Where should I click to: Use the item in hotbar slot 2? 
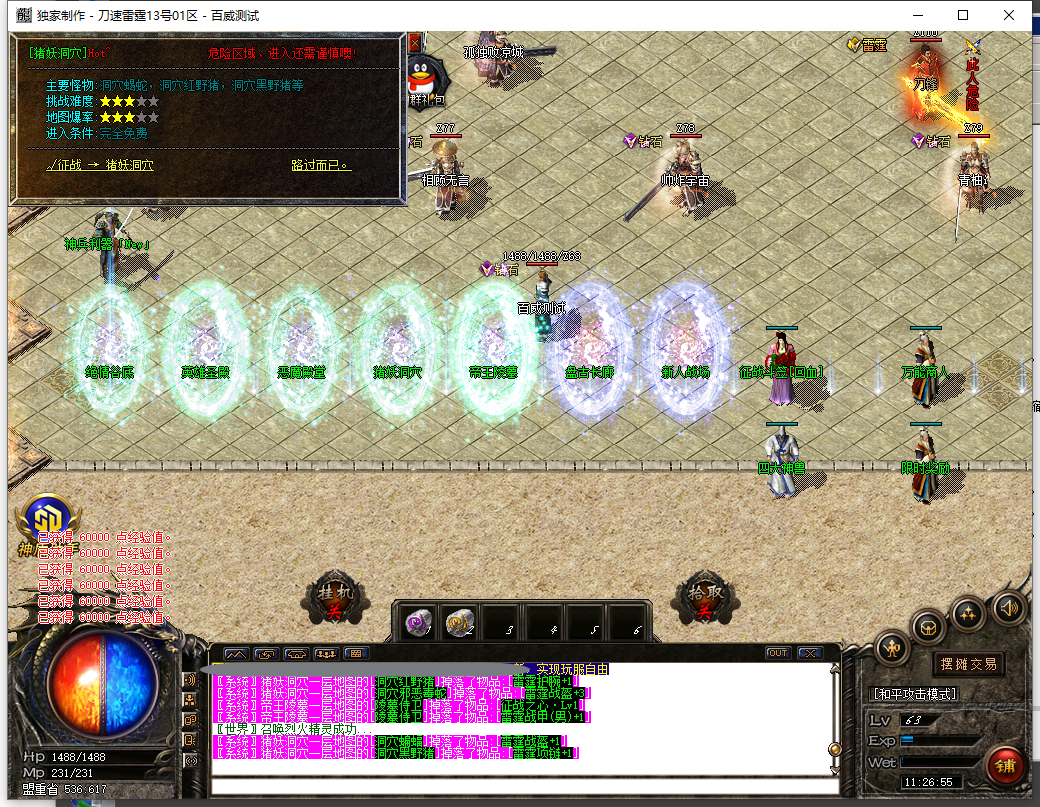tap(459, 624)
